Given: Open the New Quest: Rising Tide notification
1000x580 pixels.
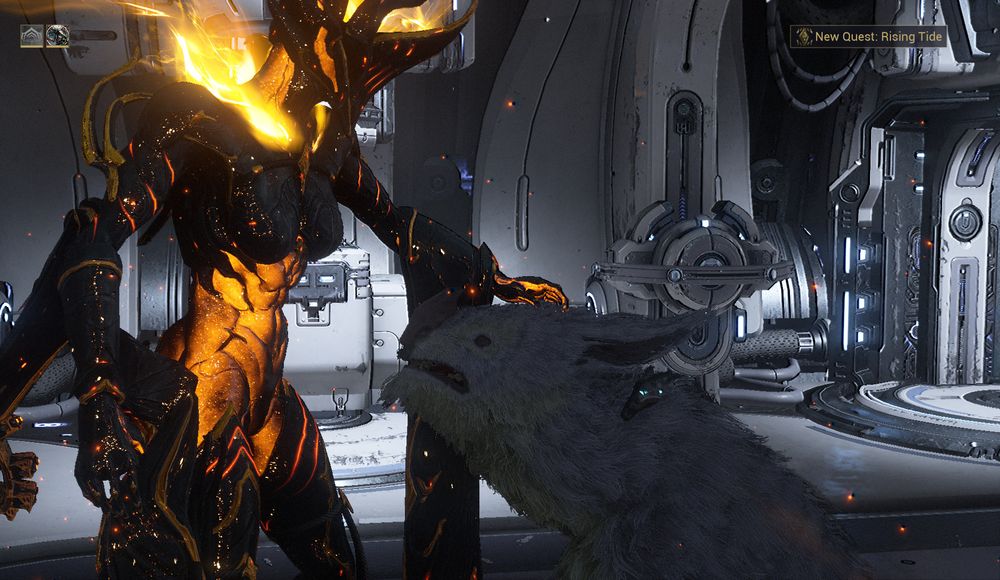Looking at the screenshot, I should click(x=867, y=37).
